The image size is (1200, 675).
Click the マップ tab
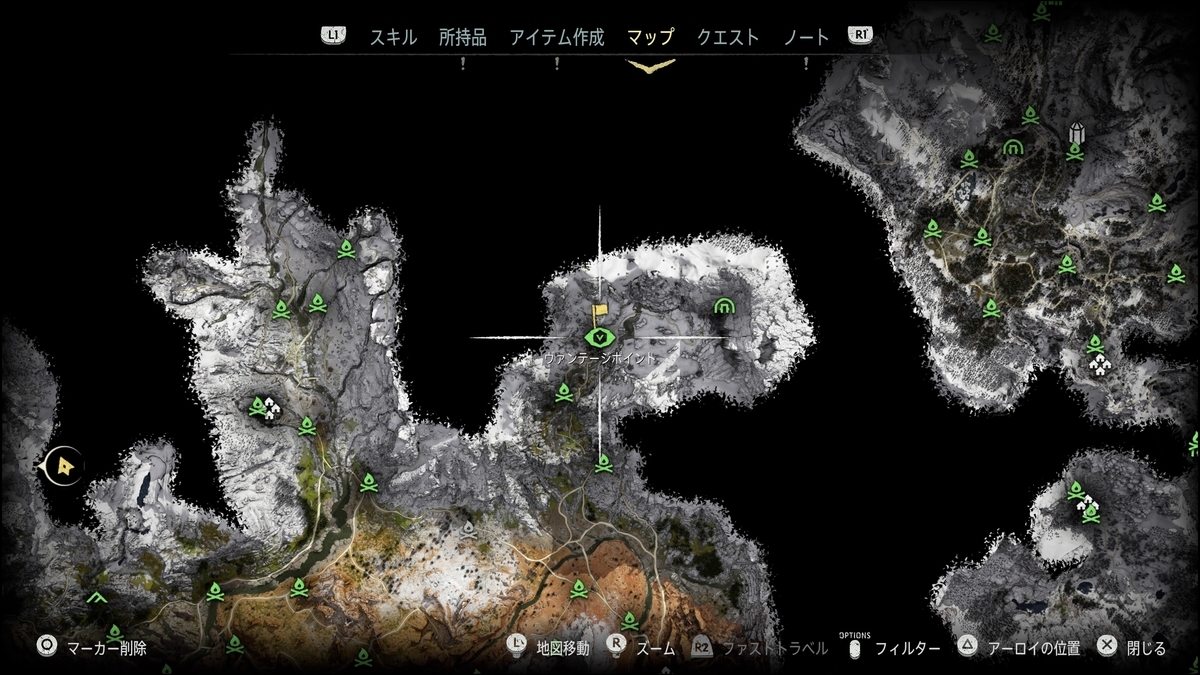650,38
